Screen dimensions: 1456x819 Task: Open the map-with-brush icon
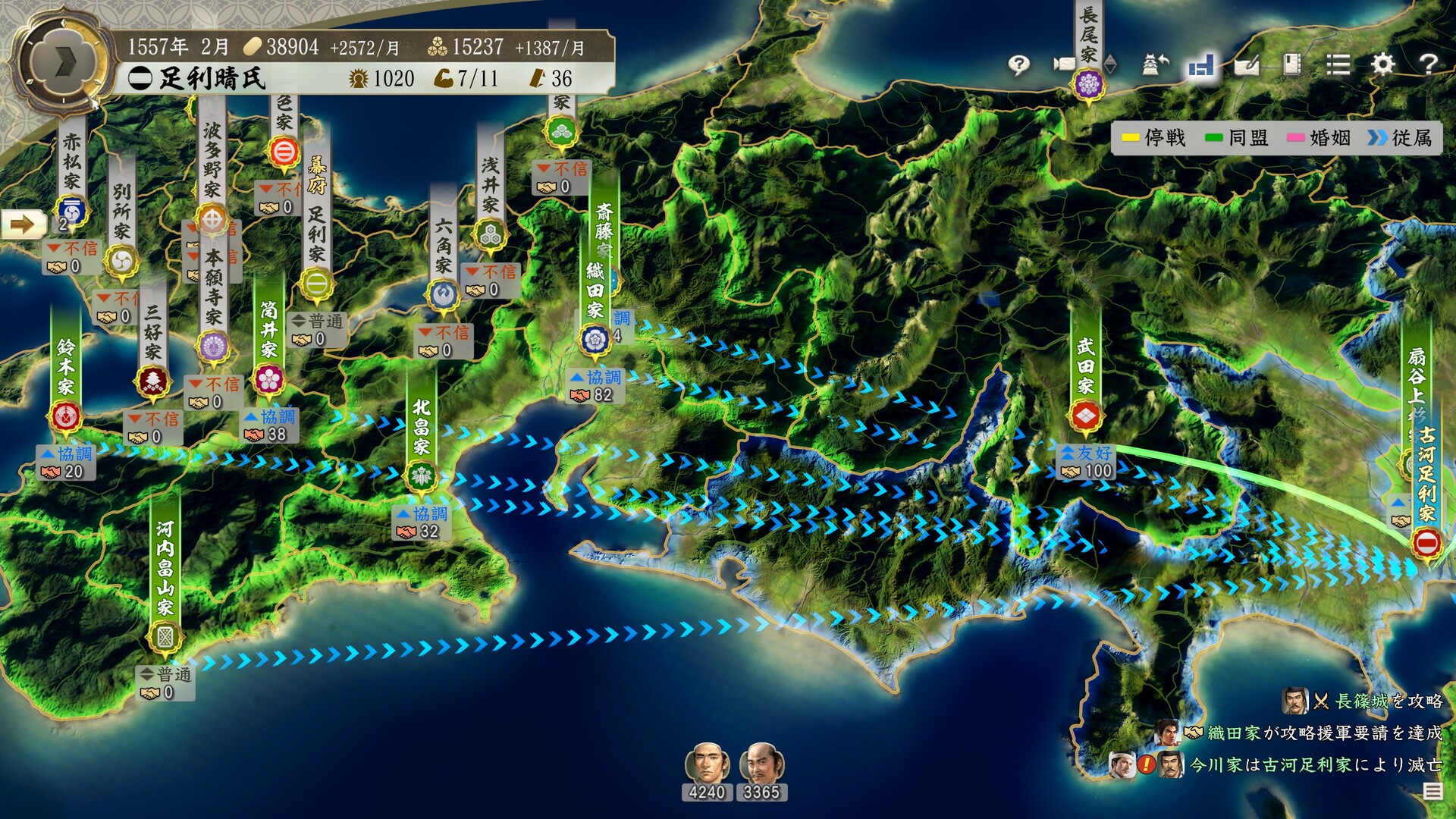tap(1247, 66)
